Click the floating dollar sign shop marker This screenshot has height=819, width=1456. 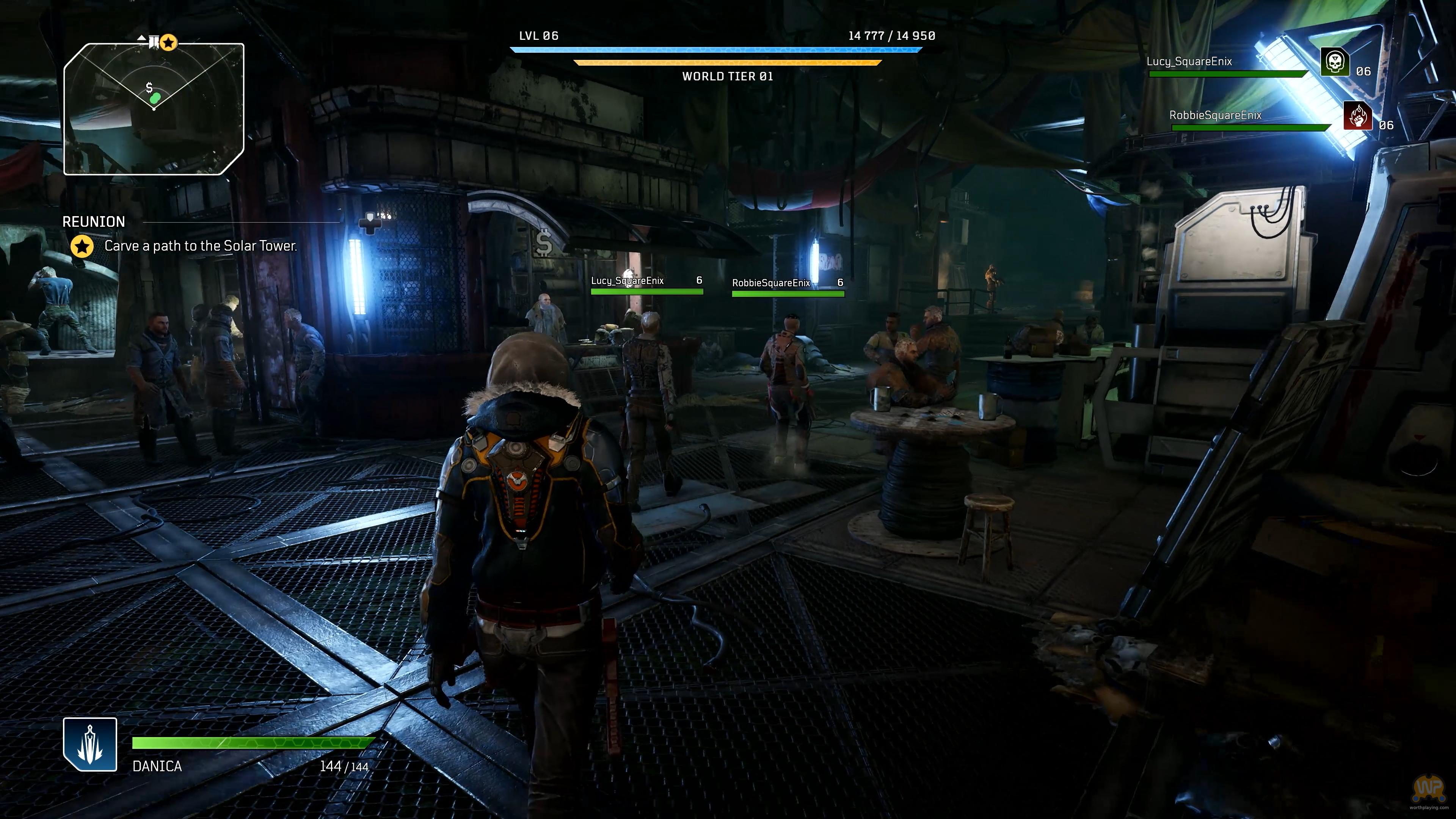[x=544, y=243]
